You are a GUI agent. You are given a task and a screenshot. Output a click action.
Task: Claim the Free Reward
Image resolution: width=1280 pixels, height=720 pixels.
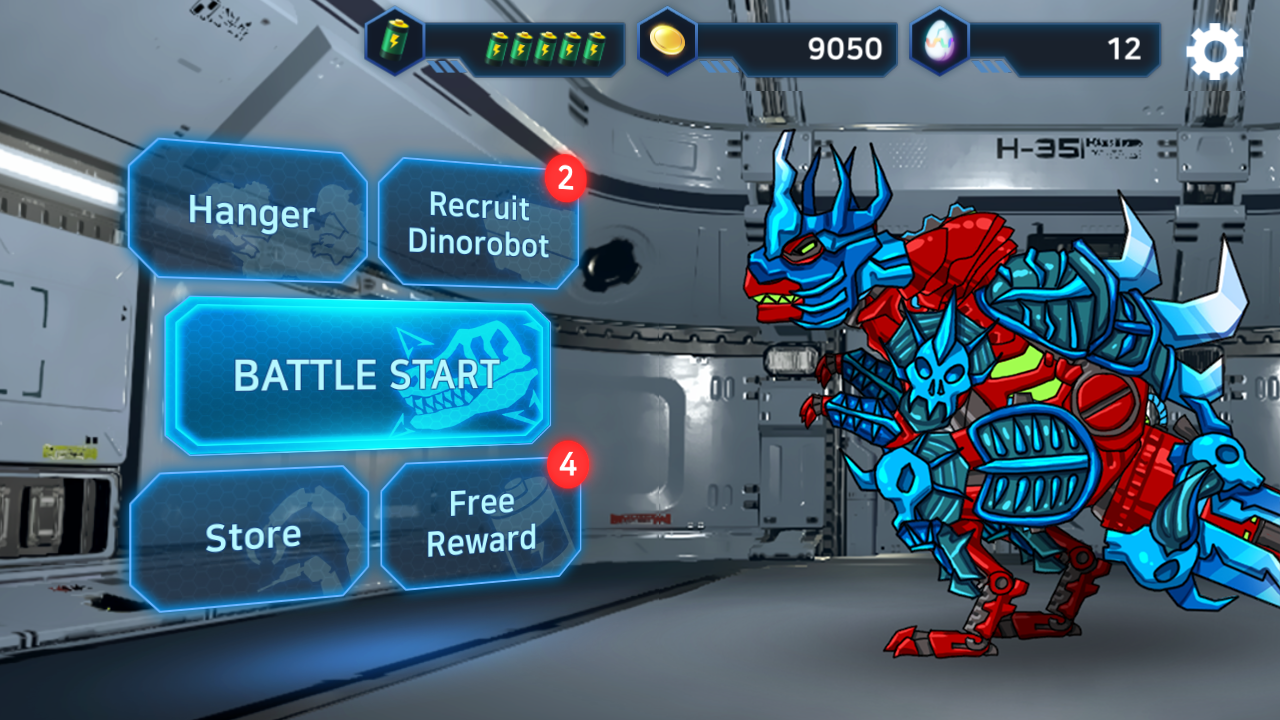(x=479, y=520)
